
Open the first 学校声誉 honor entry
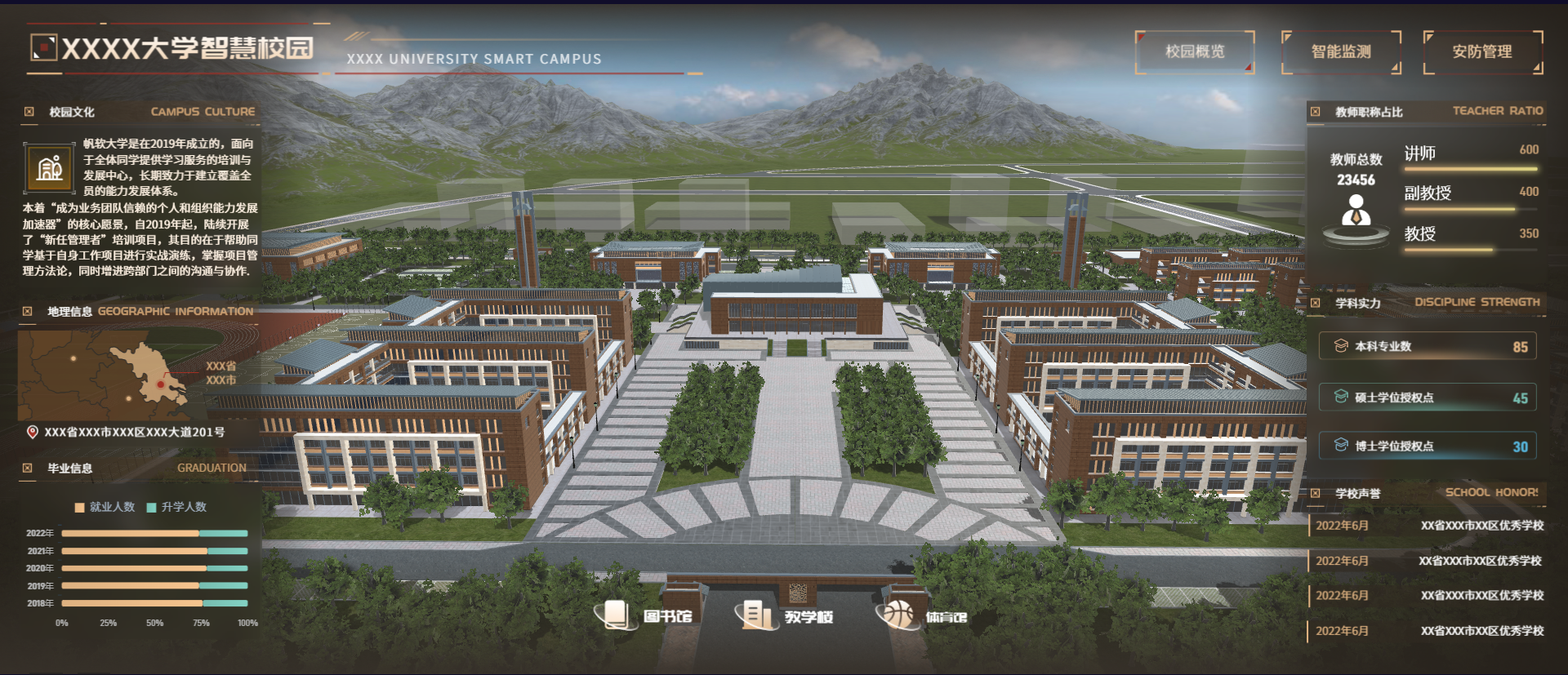[x=1429, y=526]
